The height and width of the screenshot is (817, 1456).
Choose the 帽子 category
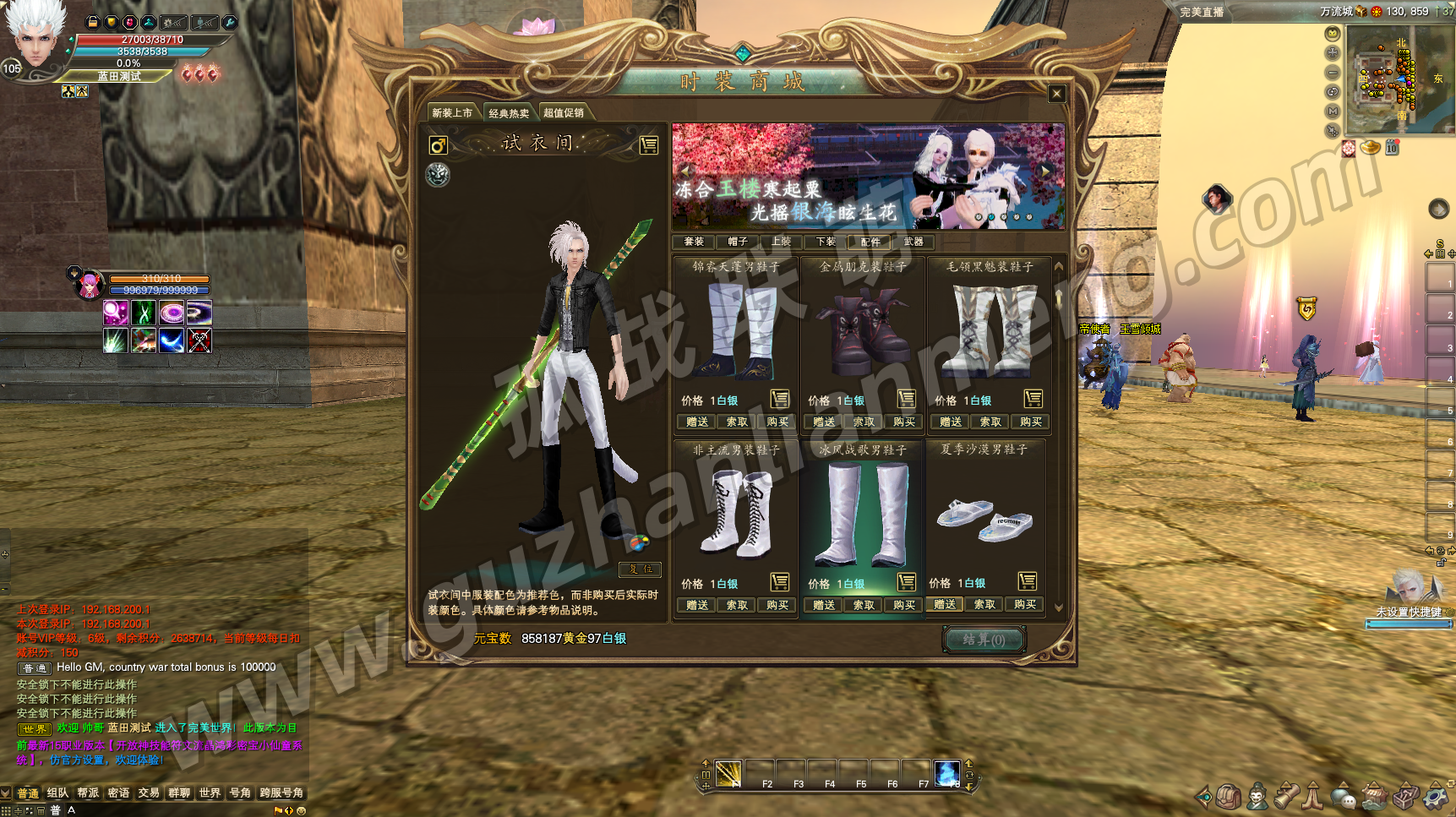click(x=738, y=242)
